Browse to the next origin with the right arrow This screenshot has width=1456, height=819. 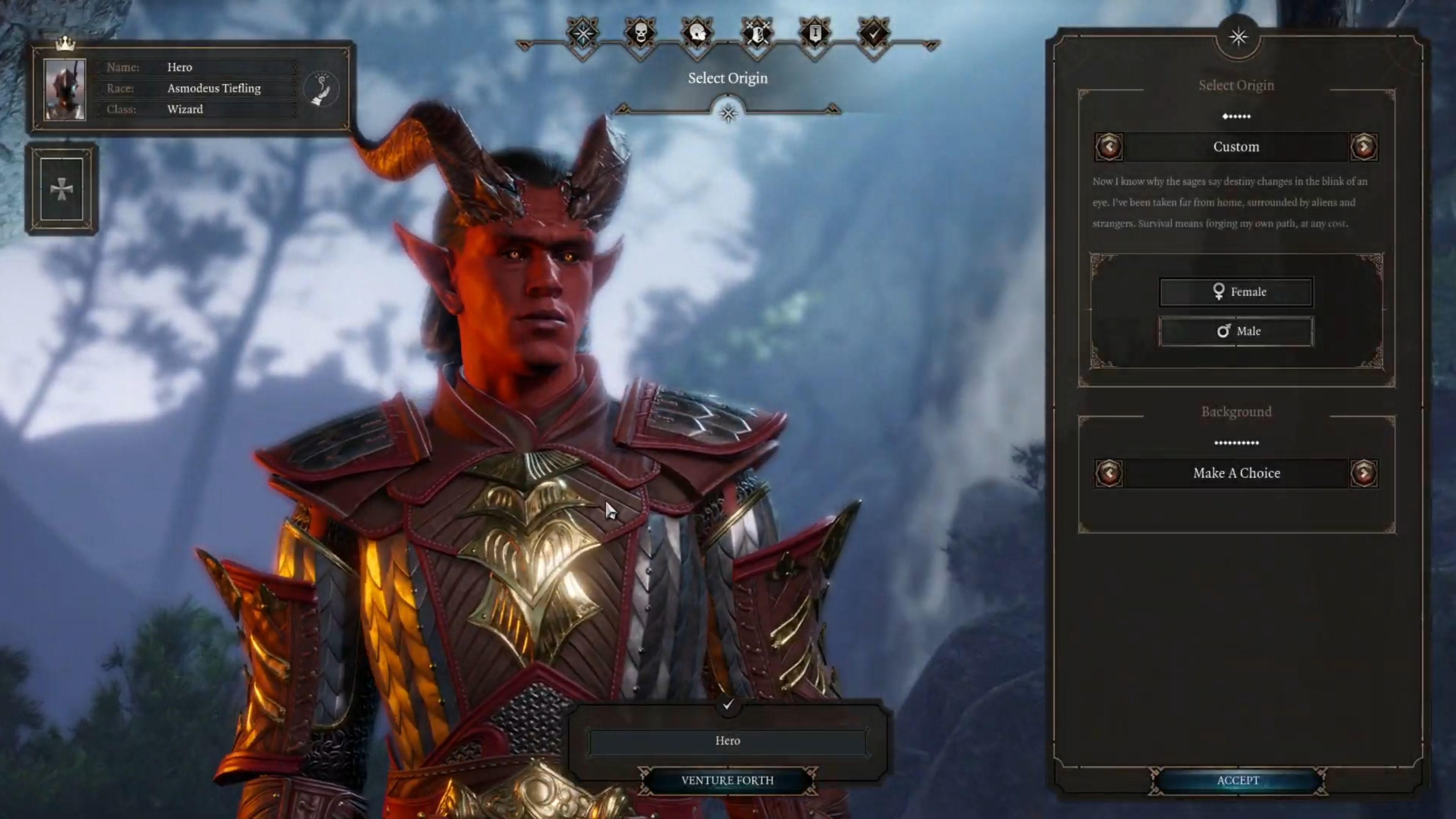(x=1364, y=146)
